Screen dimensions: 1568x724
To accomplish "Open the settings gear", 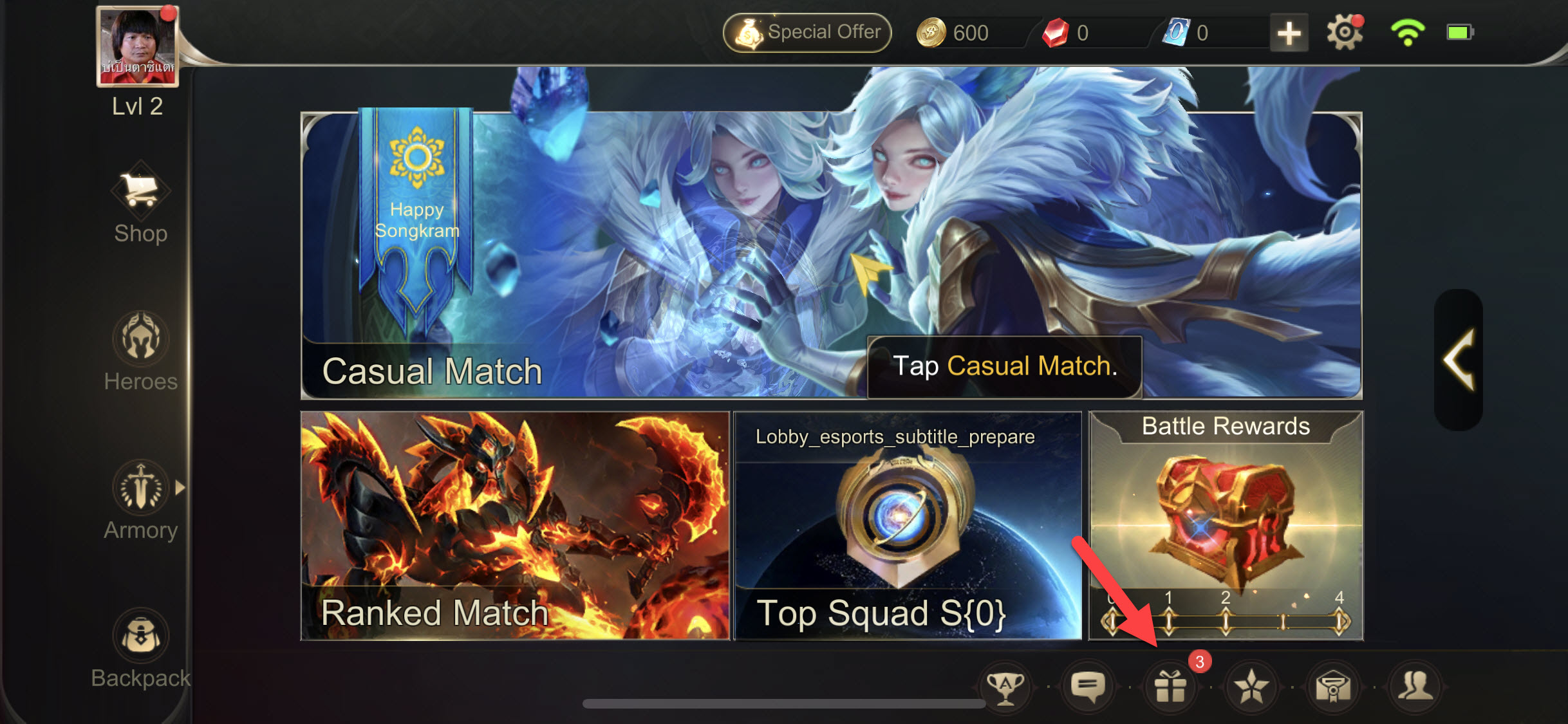I will point(1345,31).
